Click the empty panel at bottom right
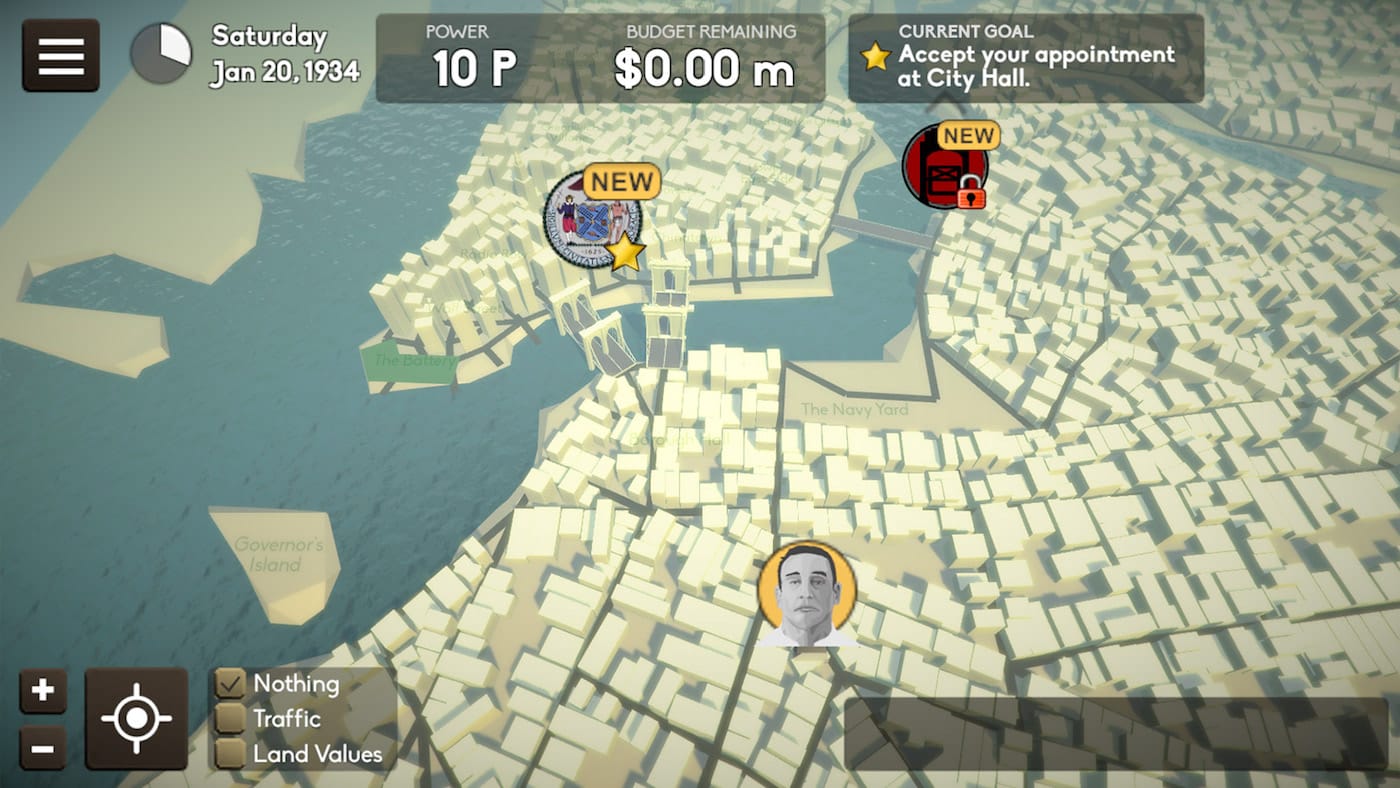The image size is (1400, 788). pyautogui.click(x=1115, y=735)
